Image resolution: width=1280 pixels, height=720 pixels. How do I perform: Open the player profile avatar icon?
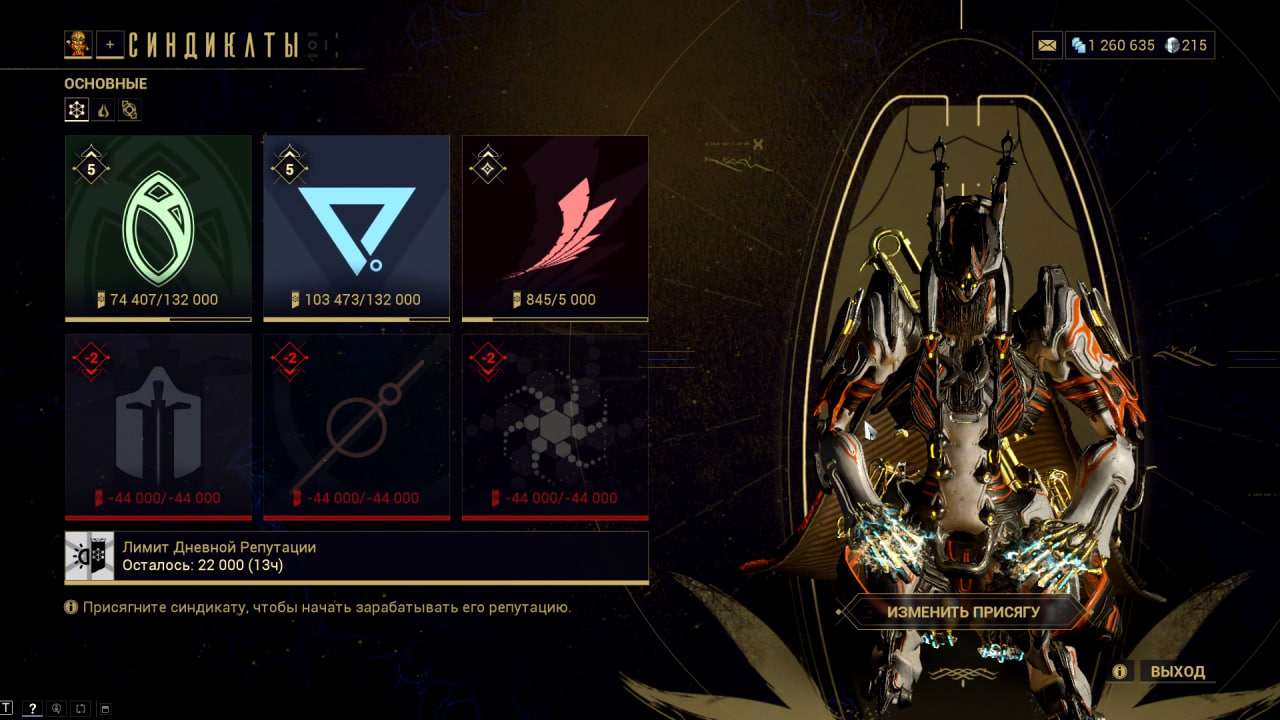click(78, 44)
